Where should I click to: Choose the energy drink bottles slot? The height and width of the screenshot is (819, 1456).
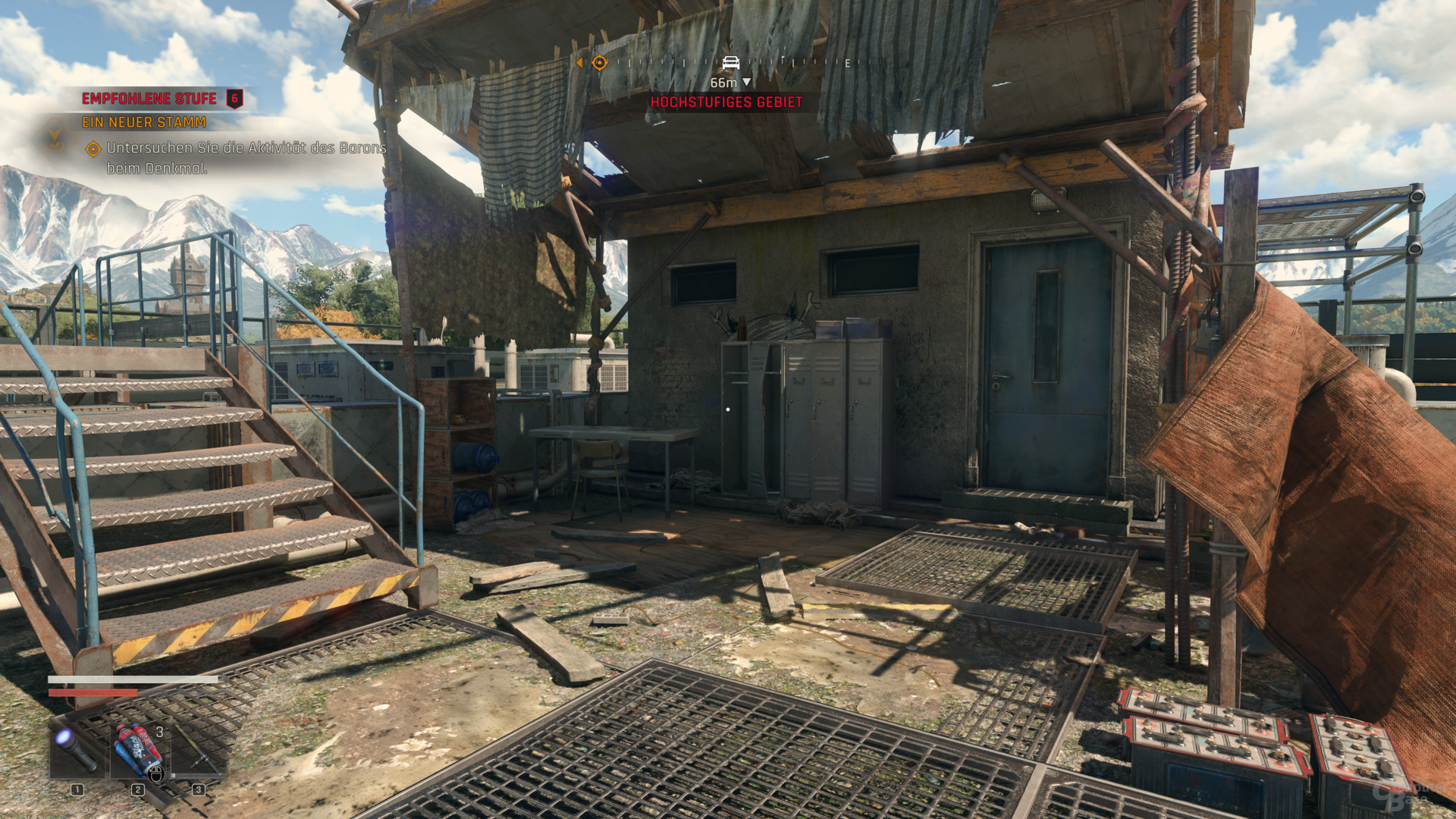pyautogui.click(x=139, y=750)
